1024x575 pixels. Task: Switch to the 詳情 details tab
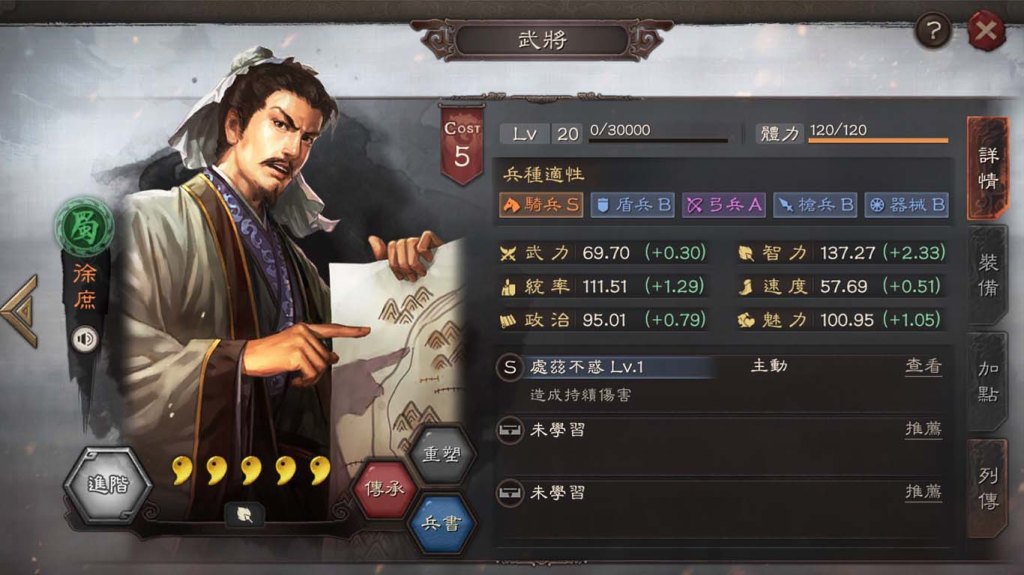point(988,170)
